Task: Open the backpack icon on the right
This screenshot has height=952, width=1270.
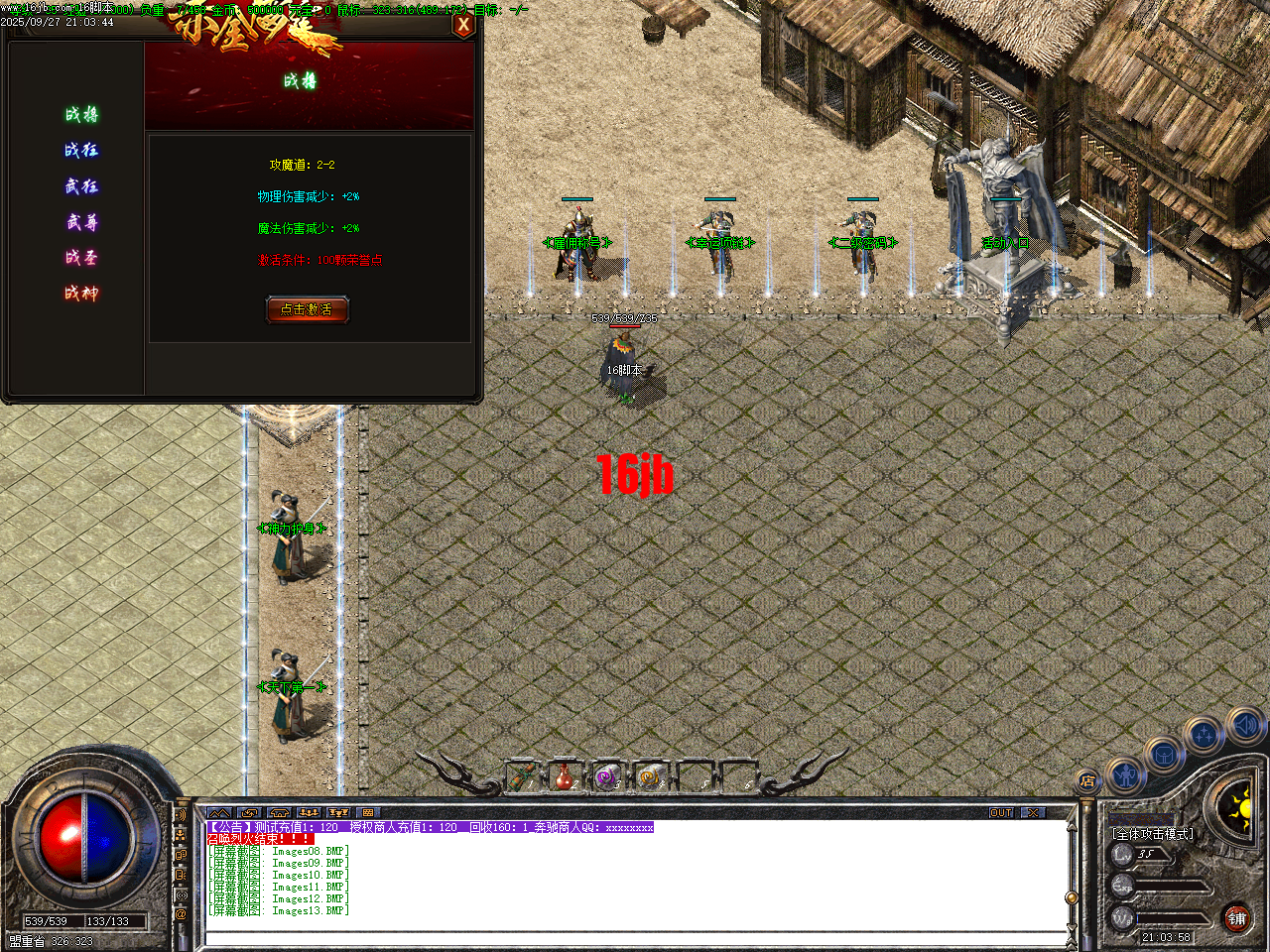Action: pyautogui.click(x=1163, y=754)
